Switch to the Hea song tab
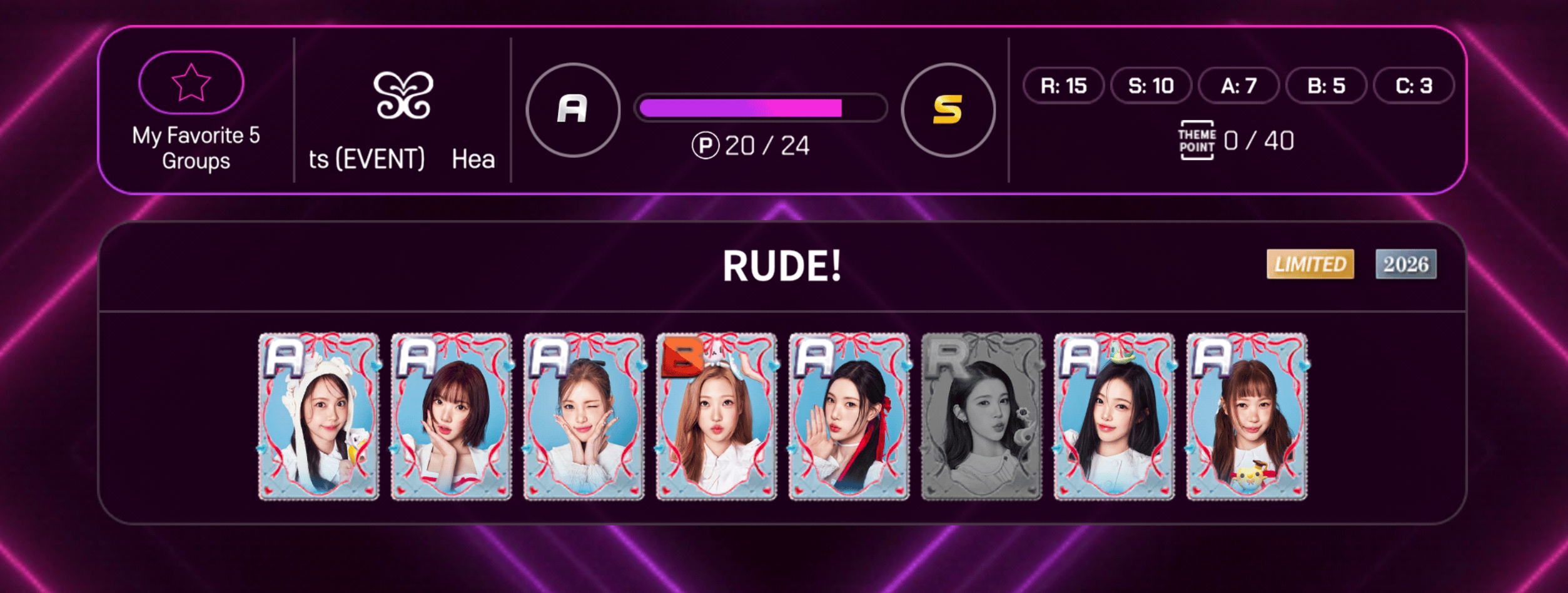The height and width of the screenshot is (593, 1568). point(474,159)
